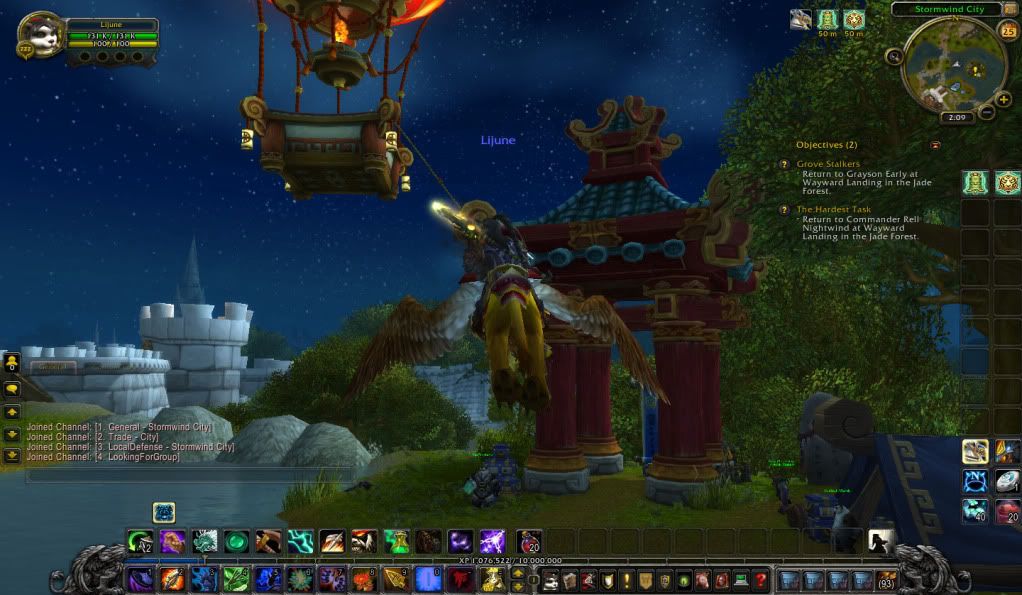Use the potion with 20 charges

[529, 542]
